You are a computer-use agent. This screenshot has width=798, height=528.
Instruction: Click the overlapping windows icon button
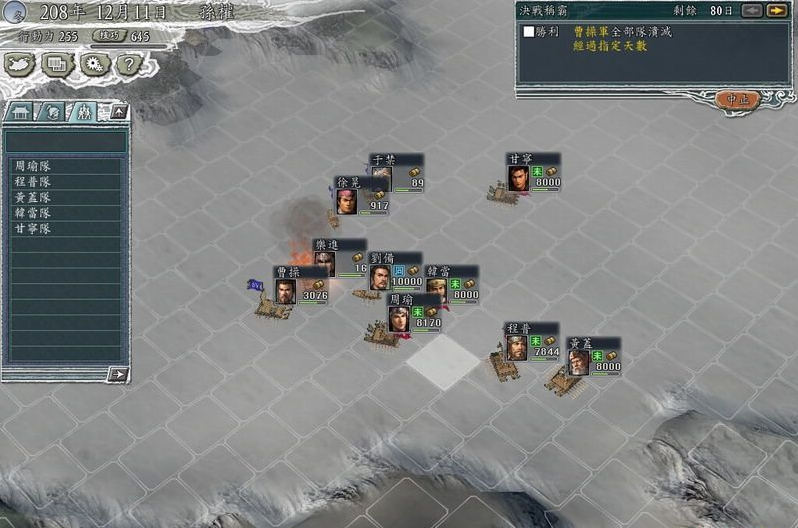click(x=56, y=65)
